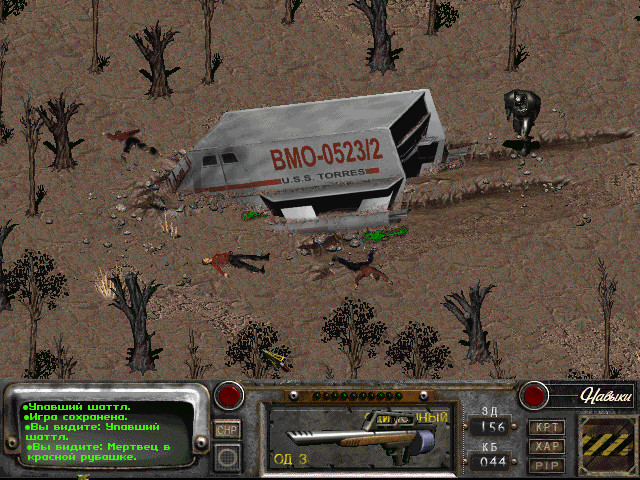This screenshot has height=480, width=640.
Task: Use the equipped weapon in the active slot
Action: click(x=358, y=437)
